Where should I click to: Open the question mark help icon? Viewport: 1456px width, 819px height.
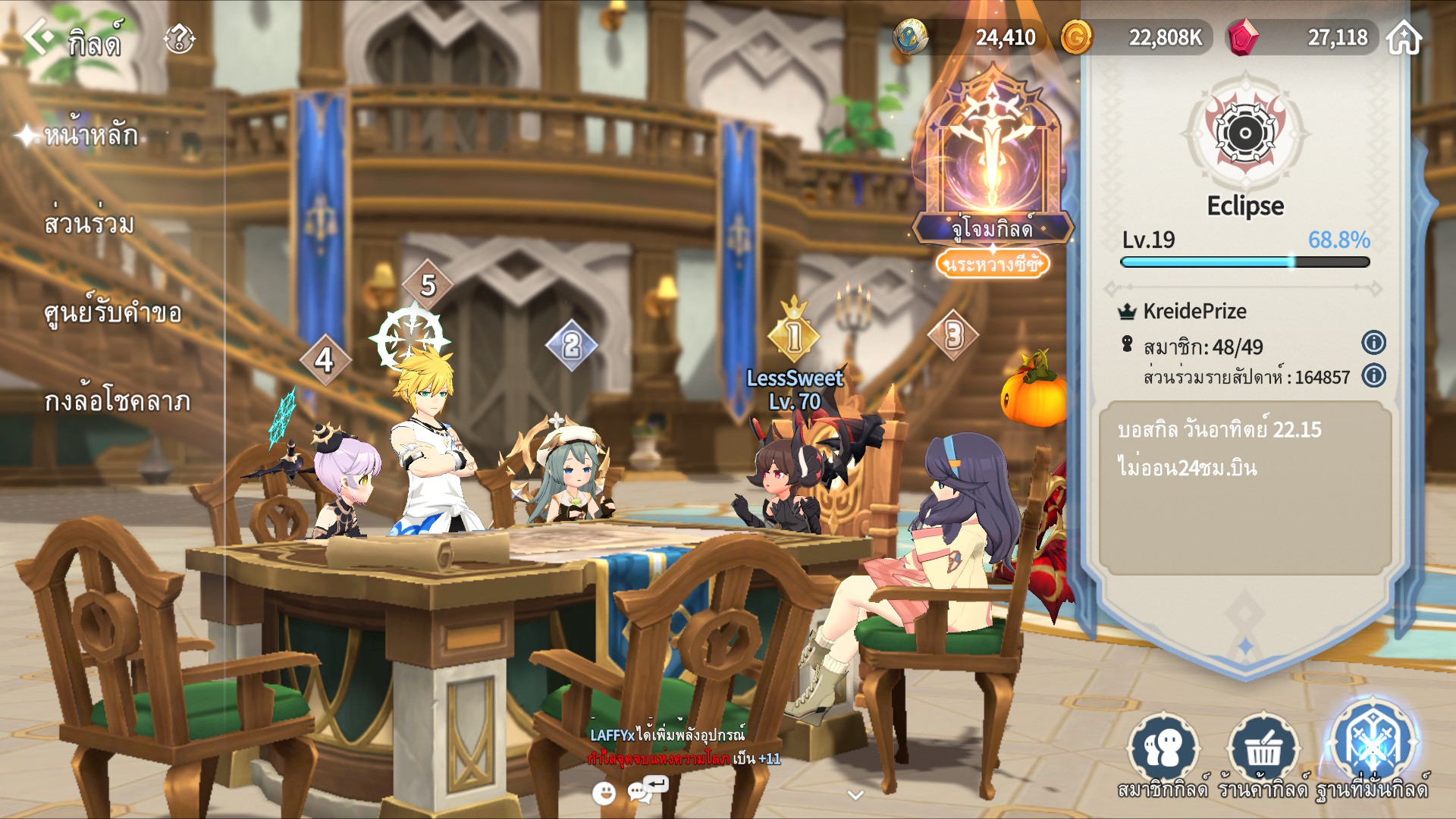(x=180, y=38)
